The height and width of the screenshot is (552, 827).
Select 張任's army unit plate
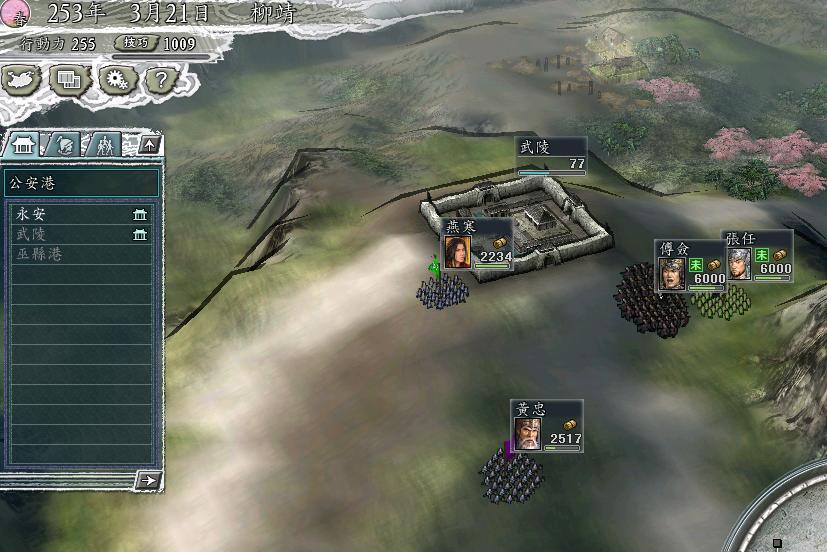point(758,257)
